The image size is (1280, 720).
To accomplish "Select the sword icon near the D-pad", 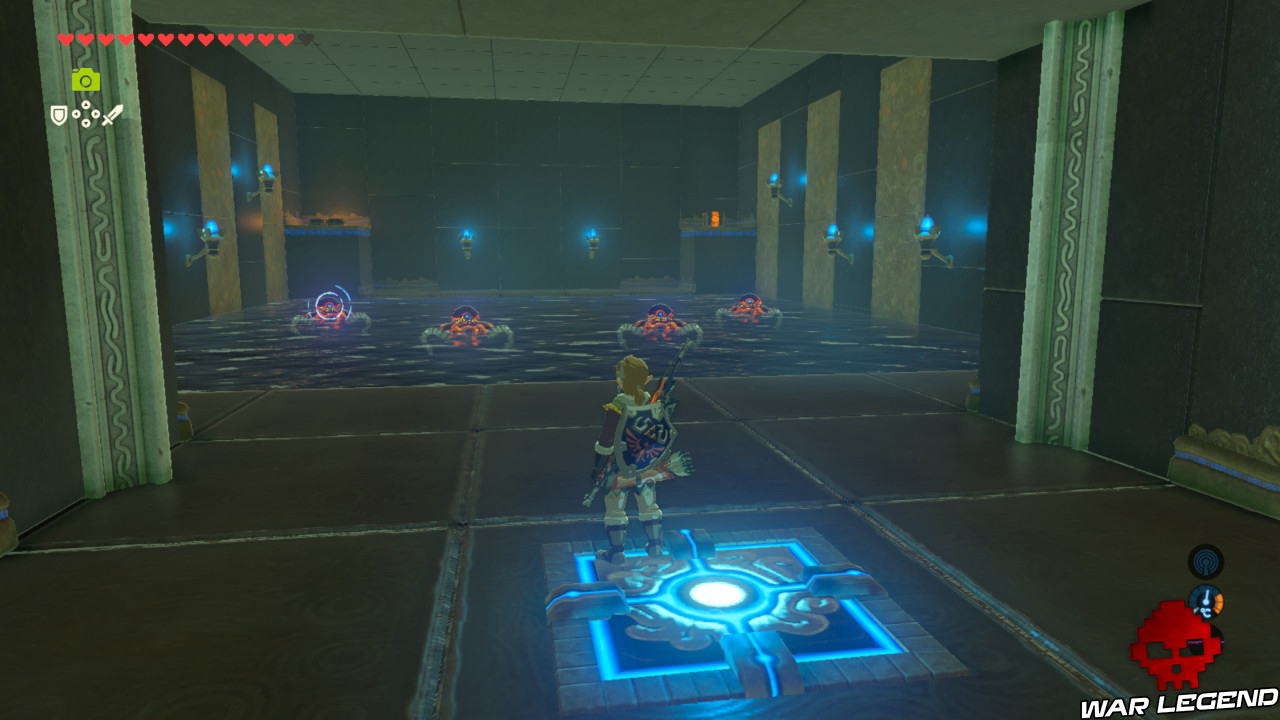I will click(x=112, y=114).
